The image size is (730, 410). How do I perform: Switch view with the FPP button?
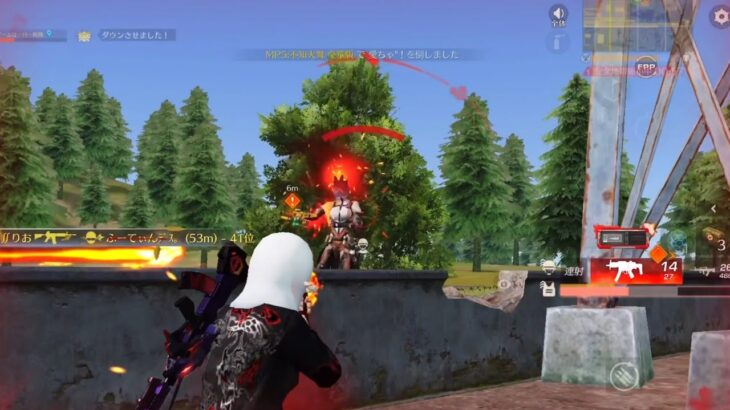(x=646, y=66)
